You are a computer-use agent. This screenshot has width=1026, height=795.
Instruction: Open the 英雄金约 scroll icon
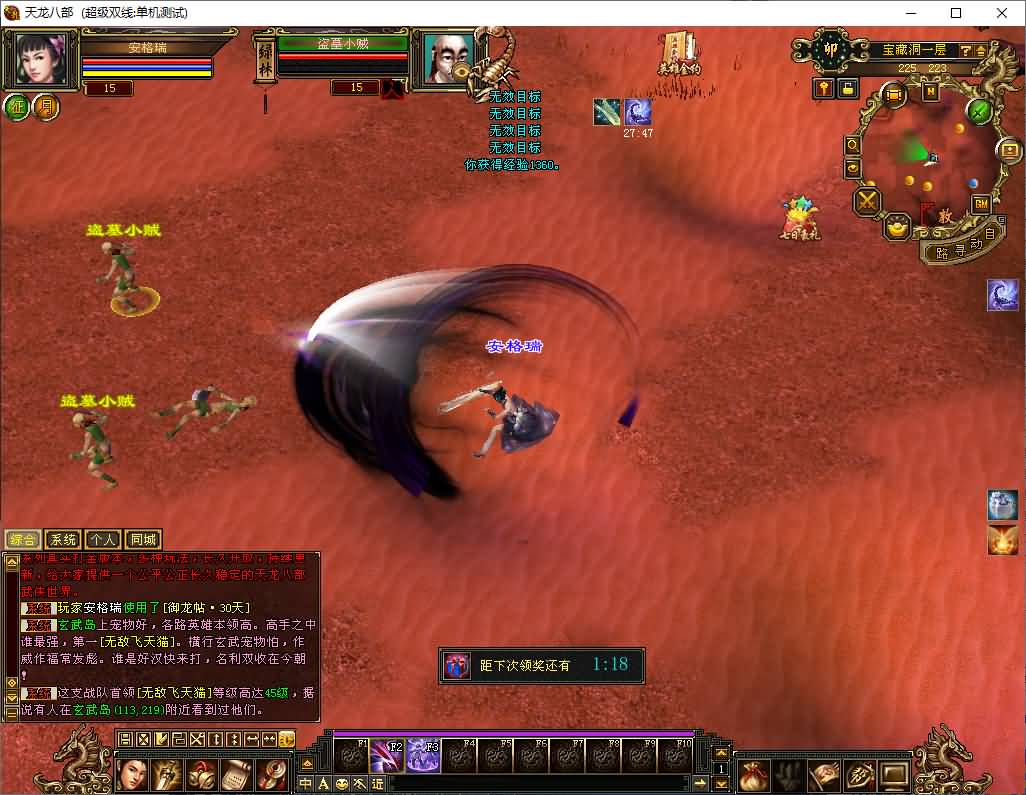pyautogui.click(x=679, y=50)
